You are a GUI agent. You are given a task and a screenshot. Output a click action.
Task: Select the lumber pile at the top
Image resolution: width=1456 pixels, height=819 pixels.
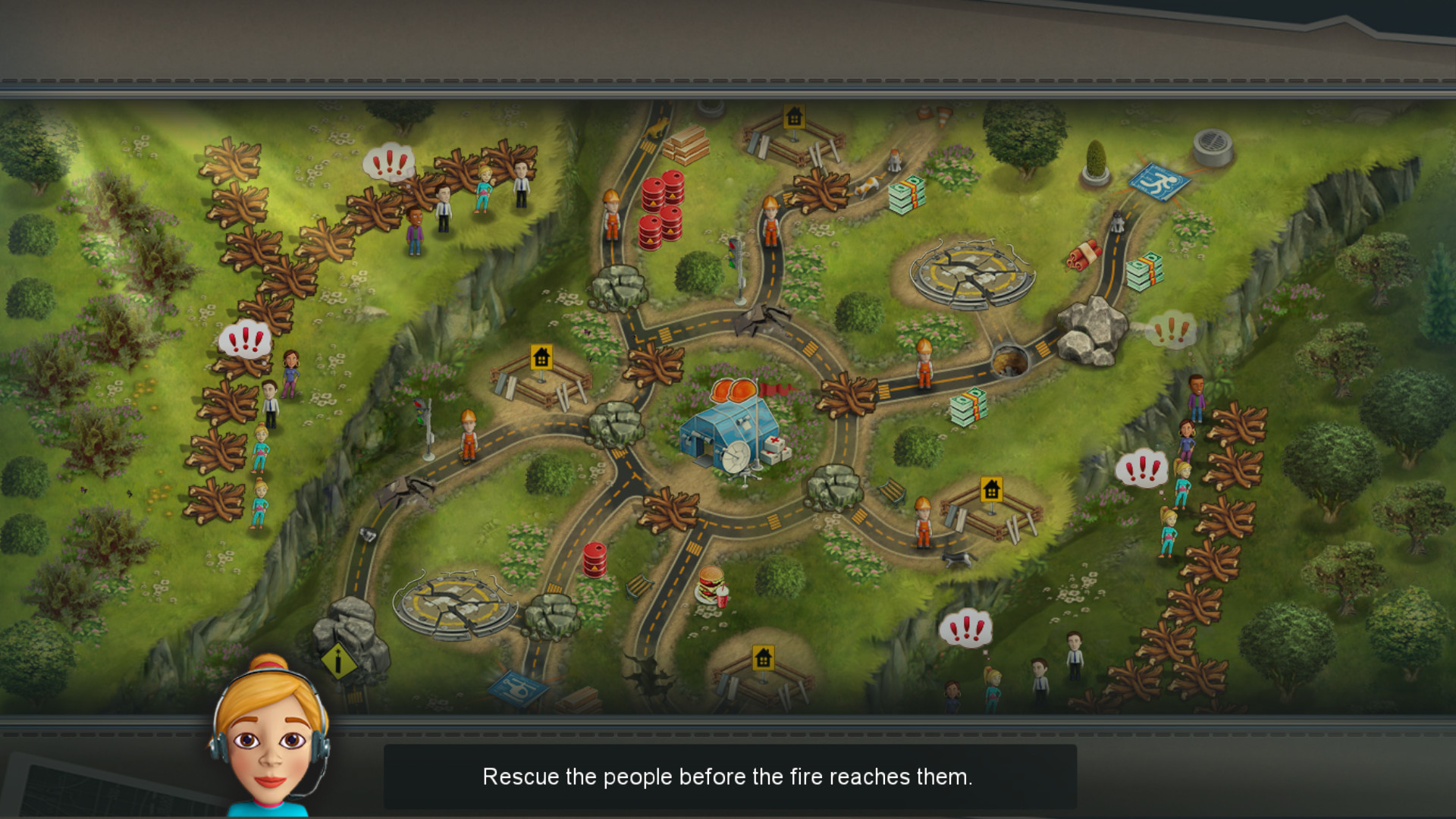click(686, 148)
